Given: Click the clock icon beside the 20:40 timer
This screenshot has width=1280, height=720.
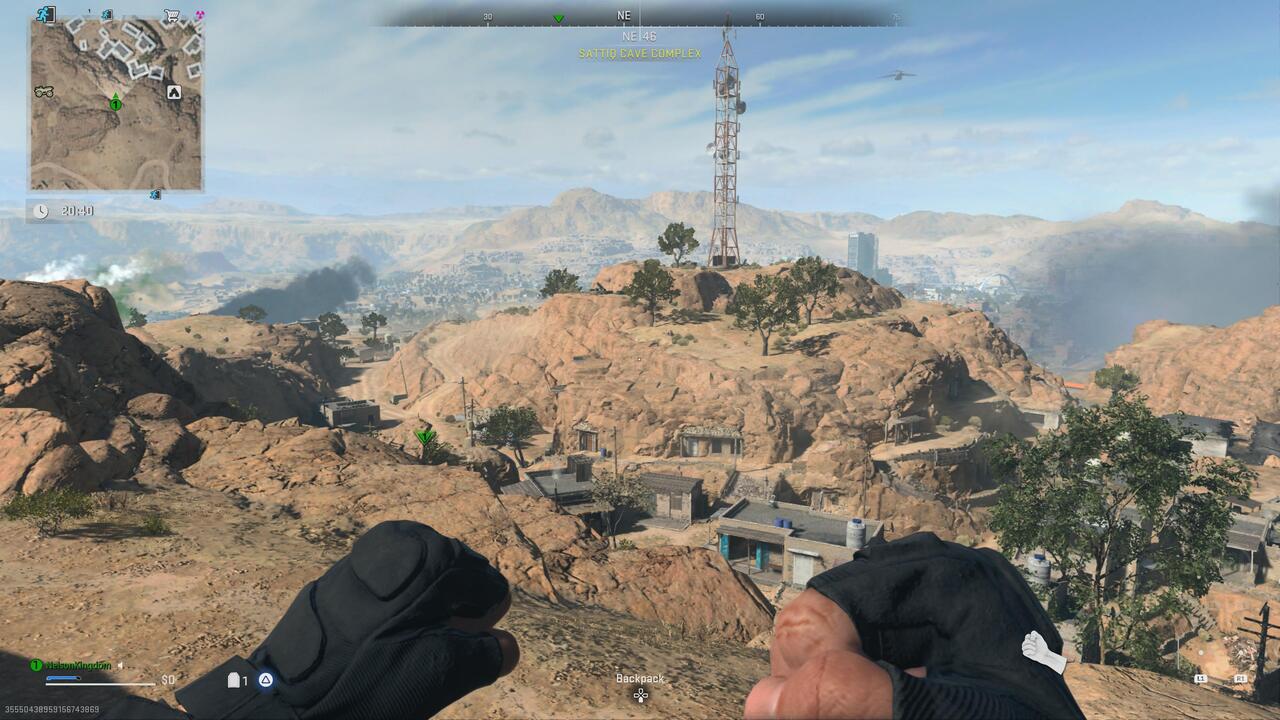Looking at the screenshot, I should click(41, 209).
